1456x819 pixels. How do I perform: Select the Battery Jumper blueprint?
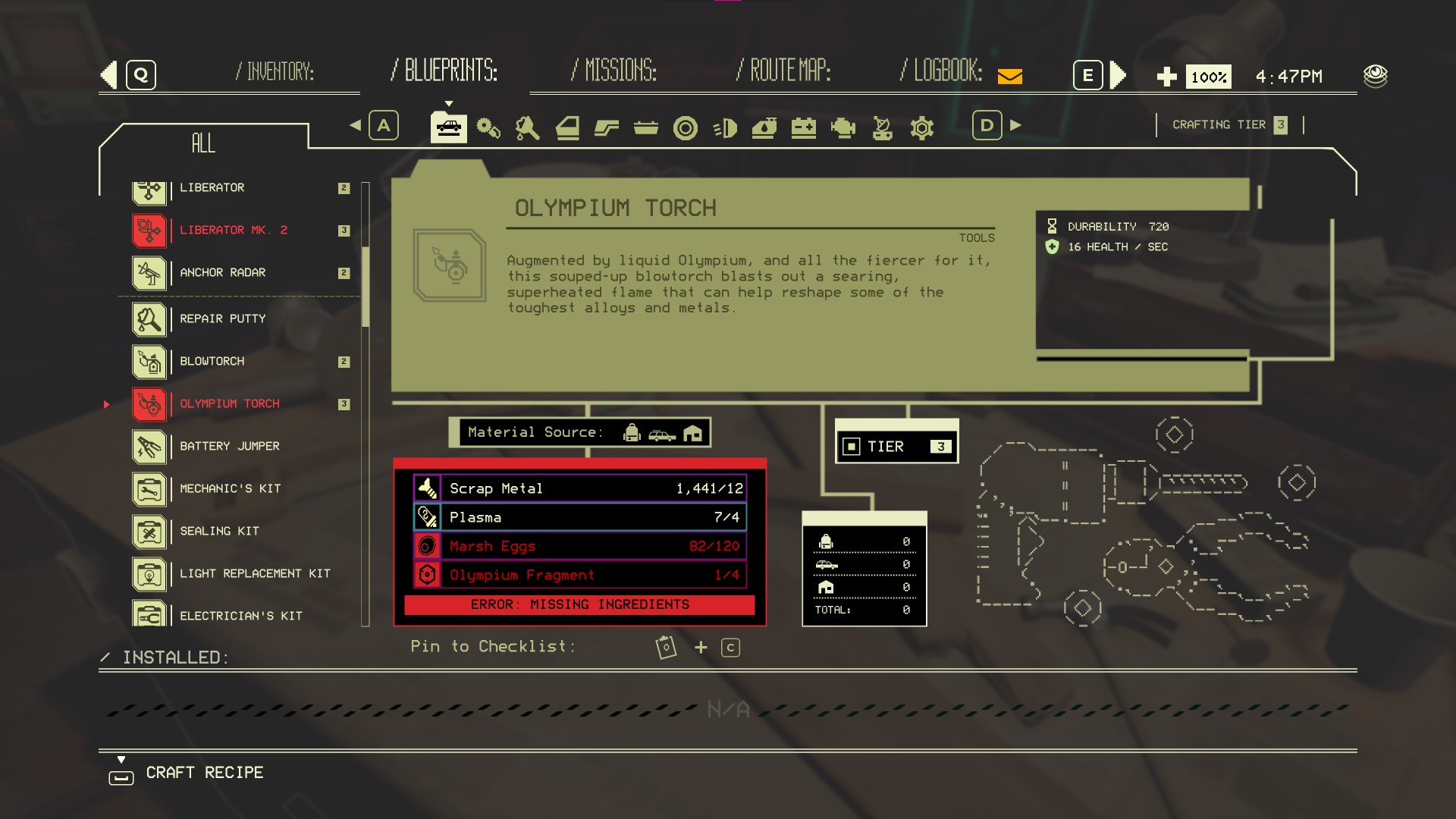click(229, 447)
